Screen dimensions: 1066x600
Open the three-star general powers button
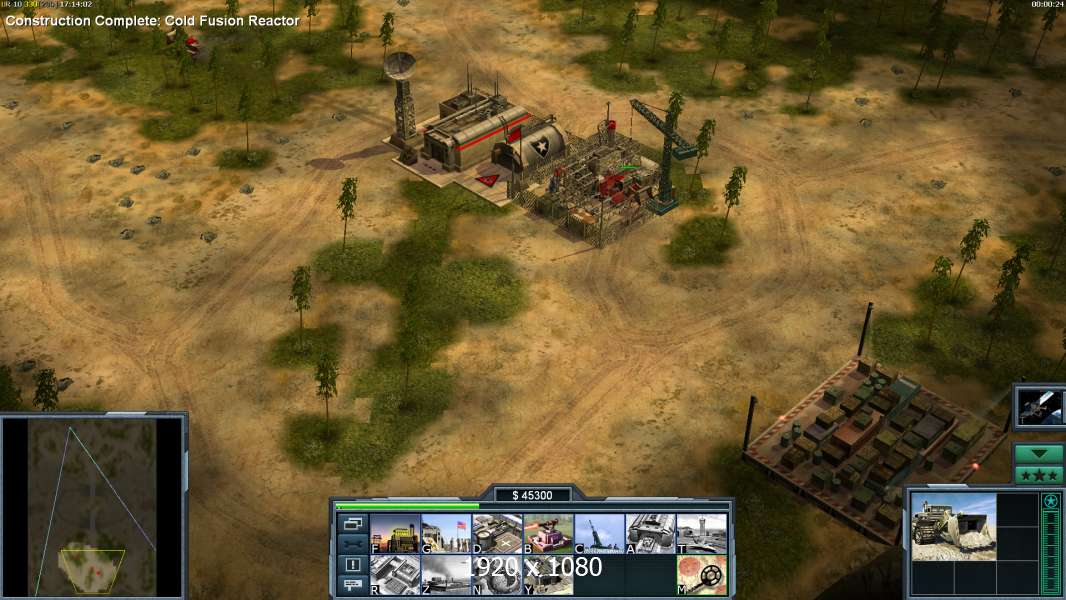point(1039,474)
